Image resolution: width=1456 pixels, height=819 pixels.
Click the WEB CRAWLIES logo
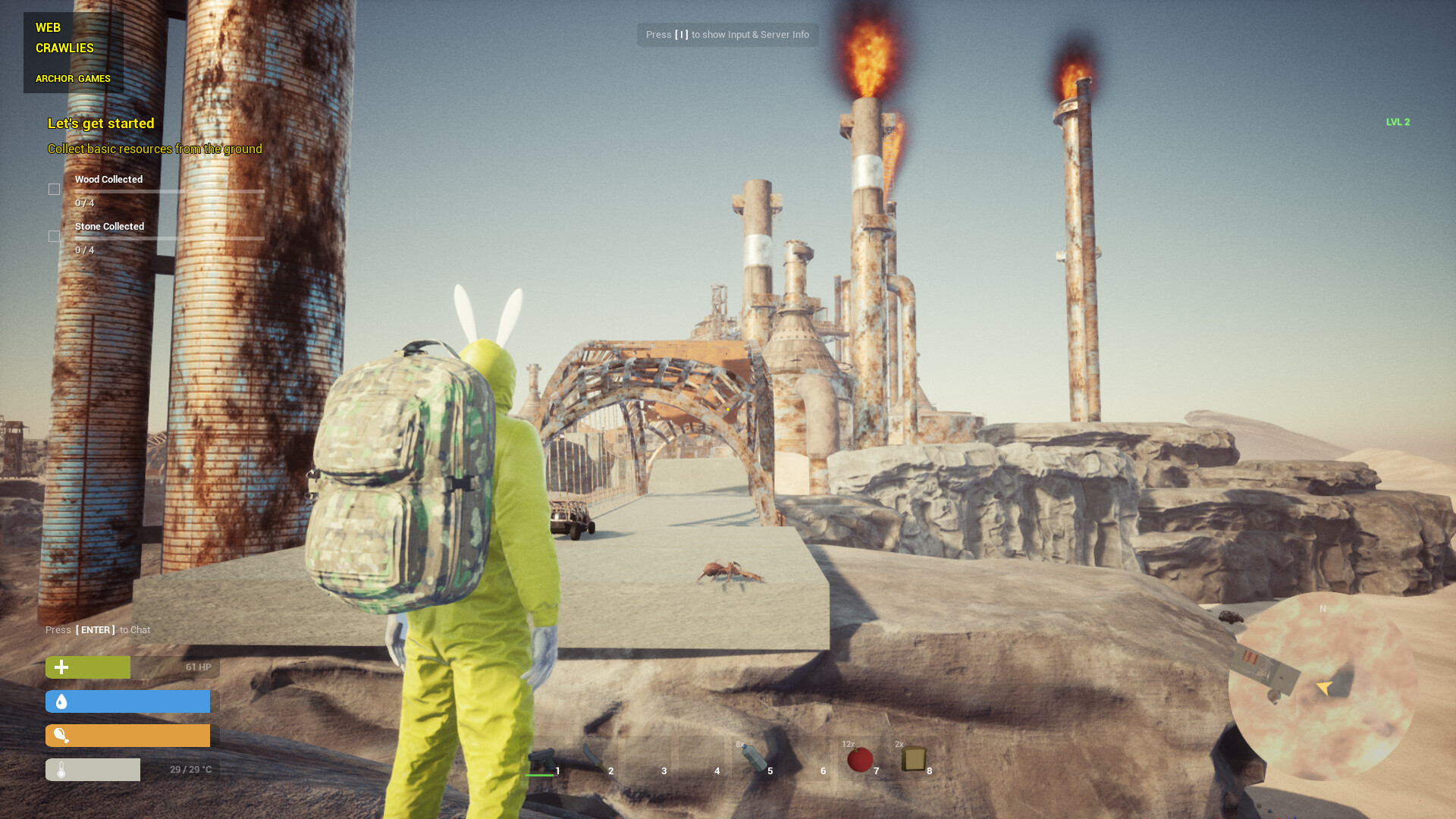pos(64,37)
